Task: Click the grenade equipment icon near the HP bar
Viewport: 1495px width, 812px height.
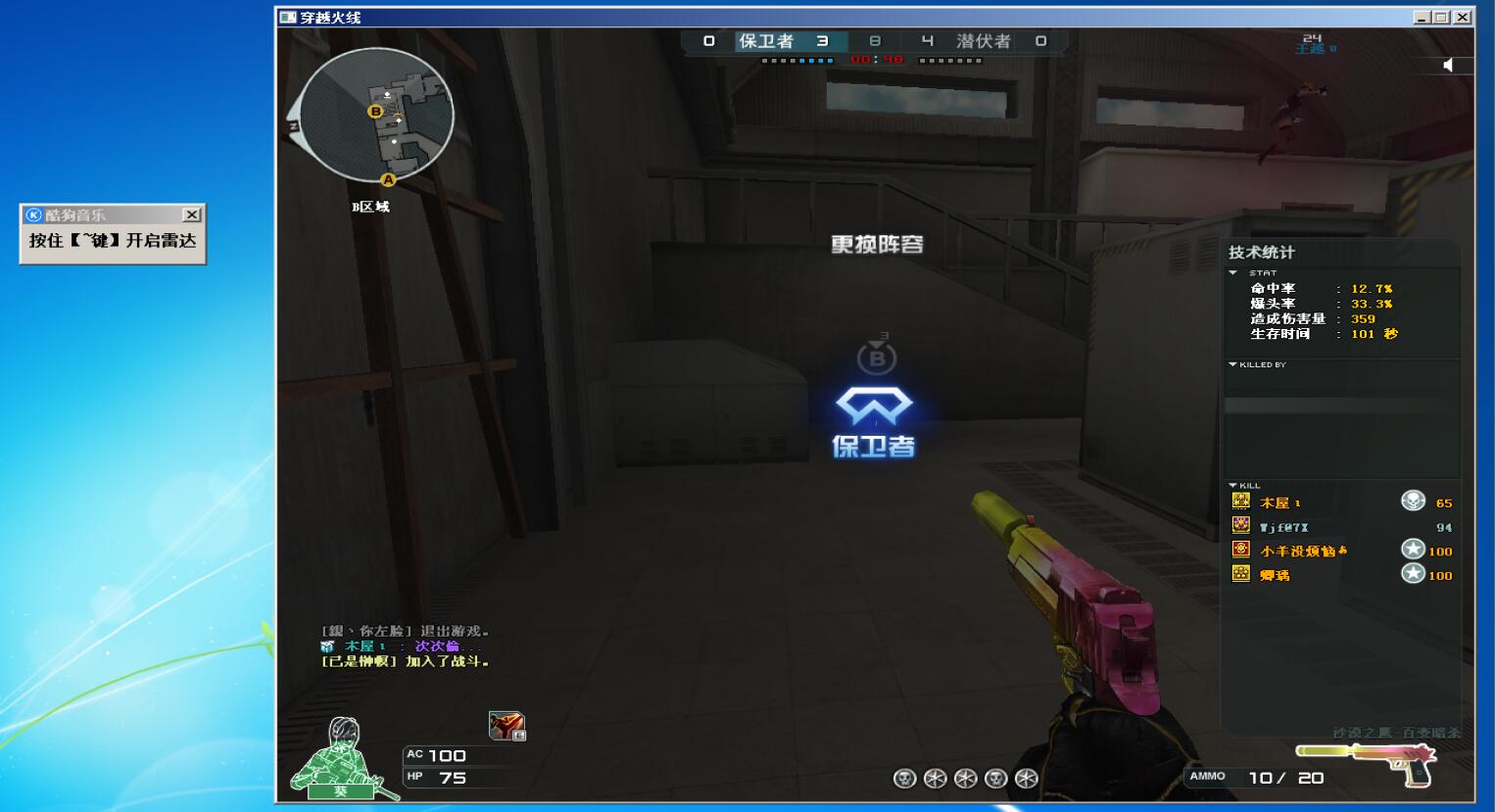Action: pos(505,723)
